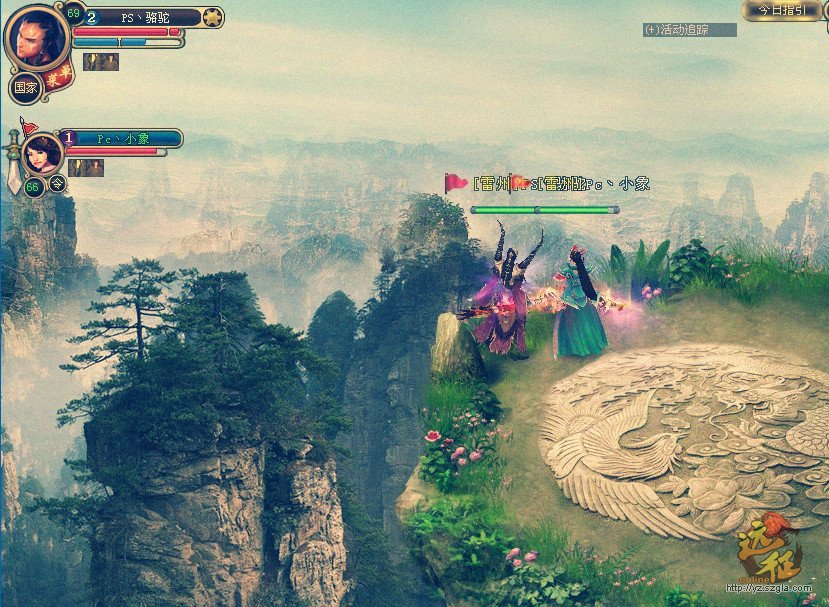
Task: Click the gold star badge beside PS、骆驼
Action: (211, 17)
